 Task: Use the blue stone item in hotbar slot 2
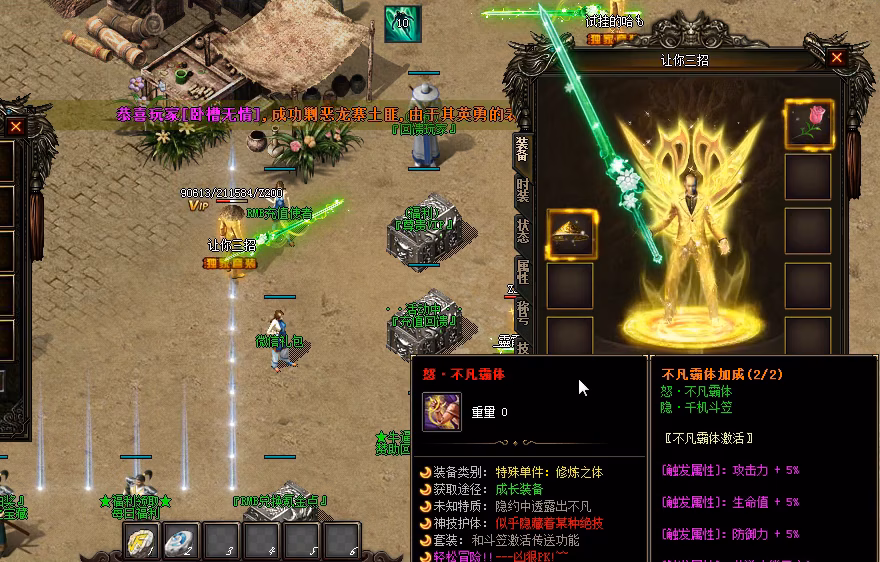(180, 540)
